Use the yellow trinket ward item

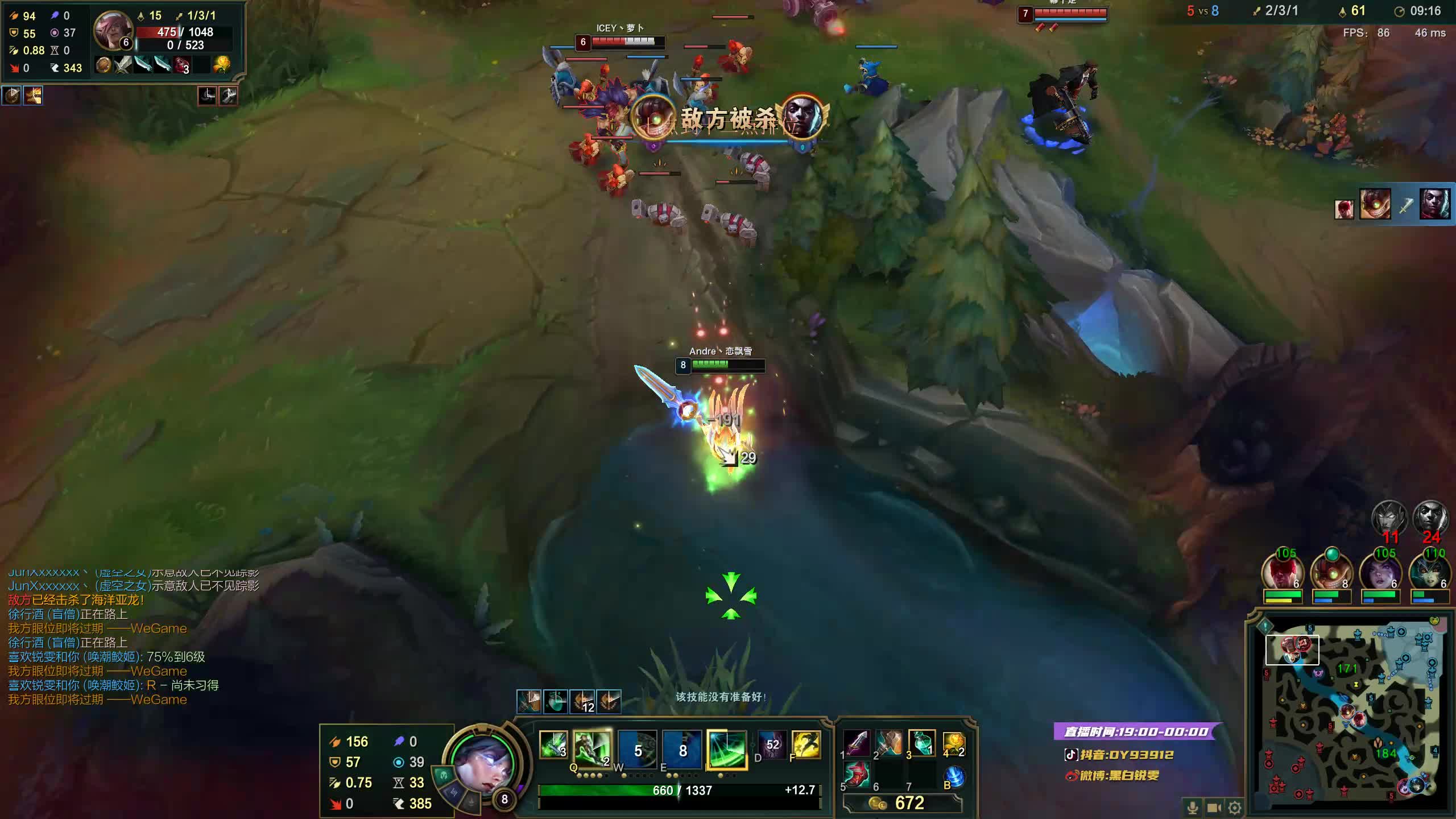[953, 743]
